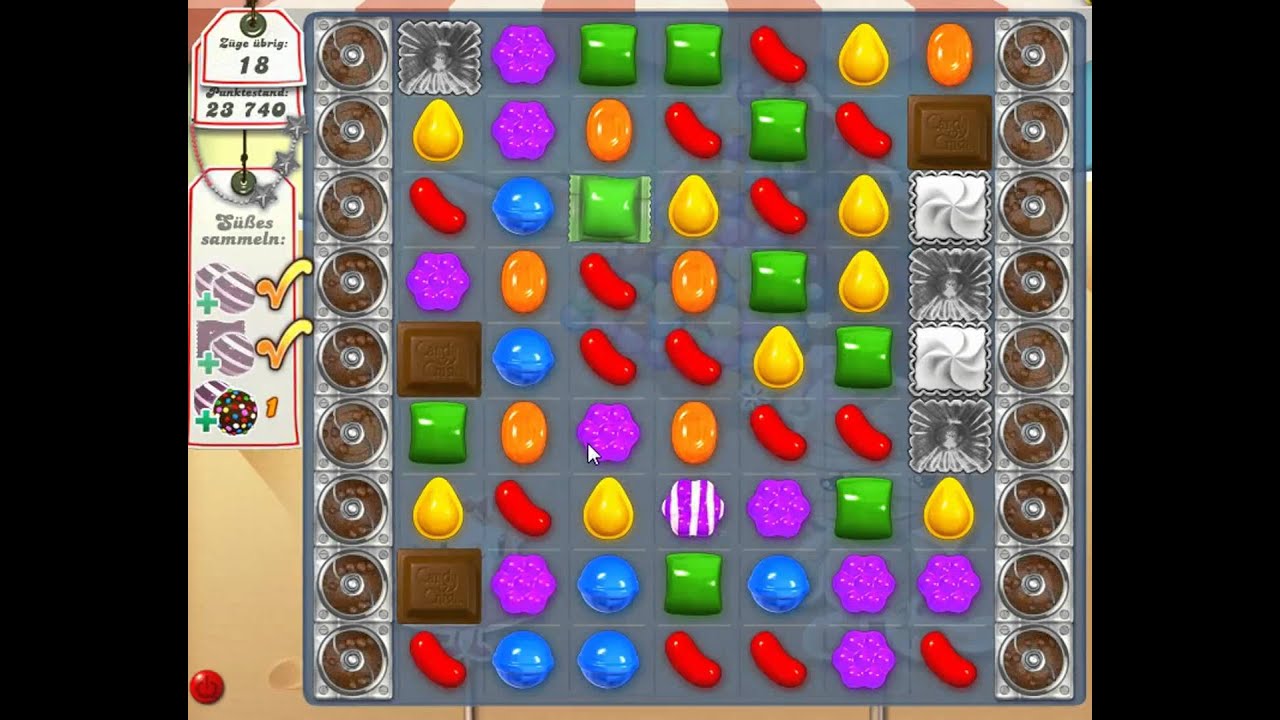Select the purple striped candy
The height and width of the screenshot is (720, 1280).
click(x=693, y=508)
